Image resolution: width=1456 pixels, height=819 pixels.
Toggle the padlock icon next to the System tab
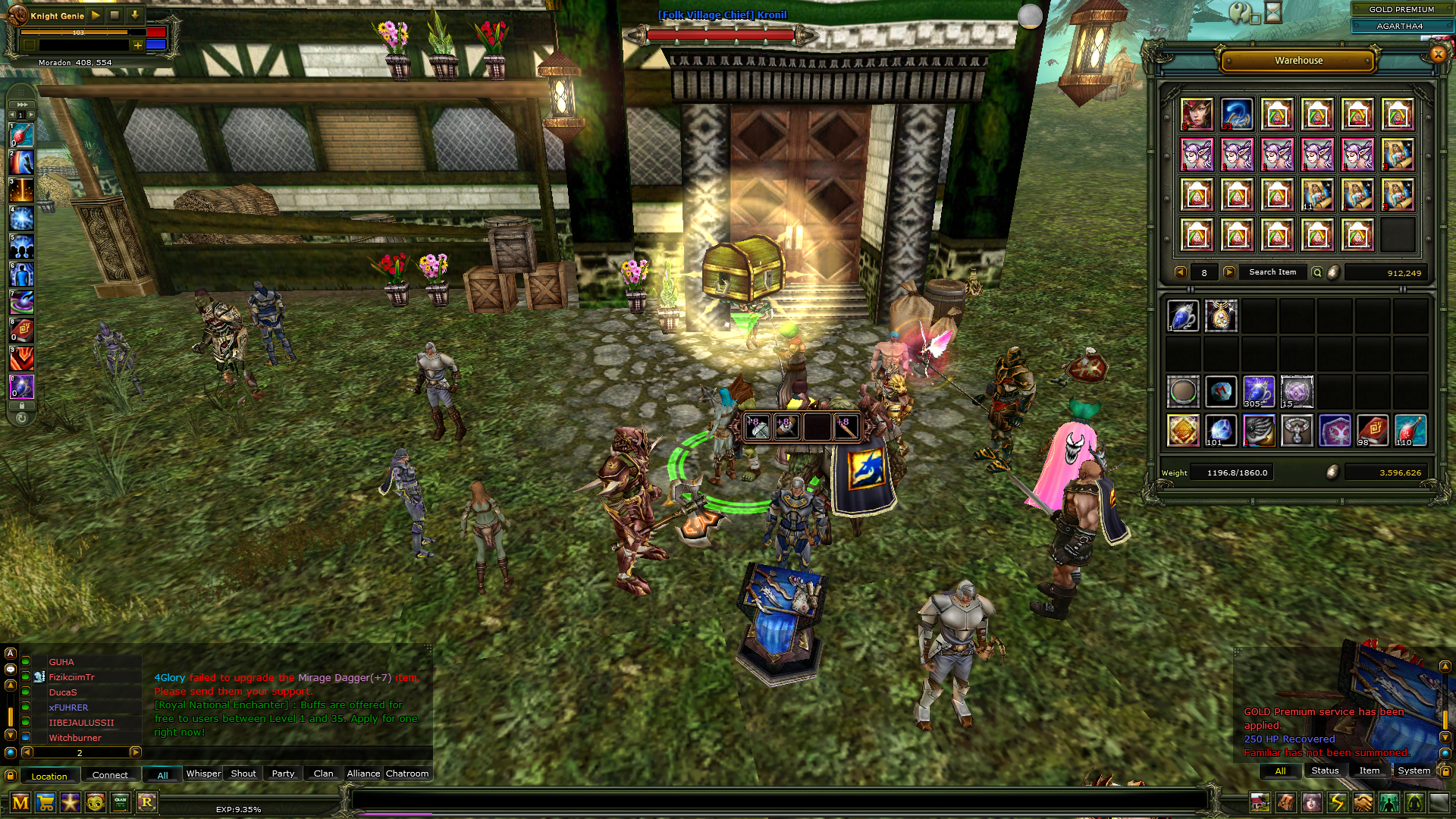(x=1447, y=771)
